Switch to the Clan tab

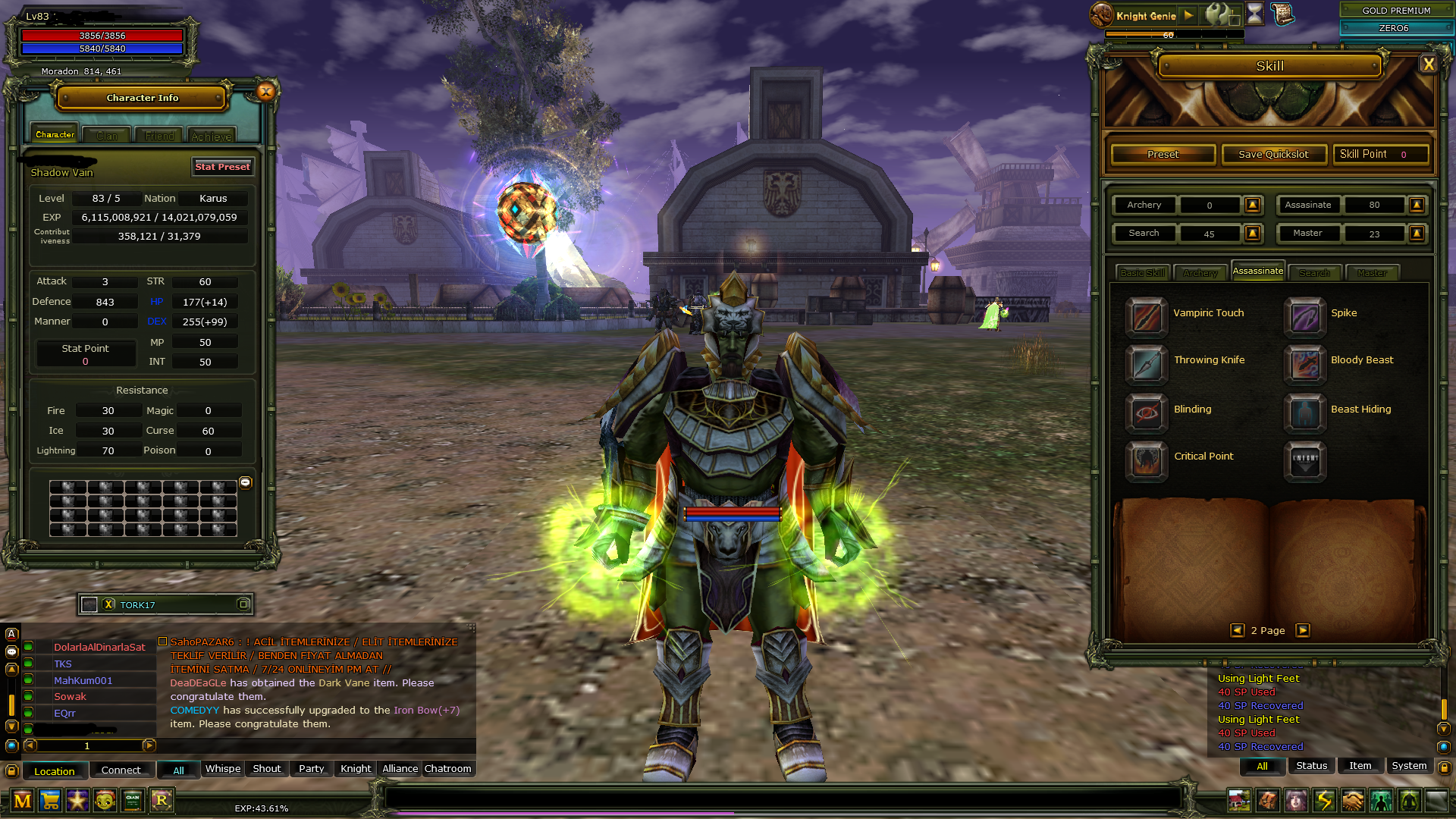point(107,136)
